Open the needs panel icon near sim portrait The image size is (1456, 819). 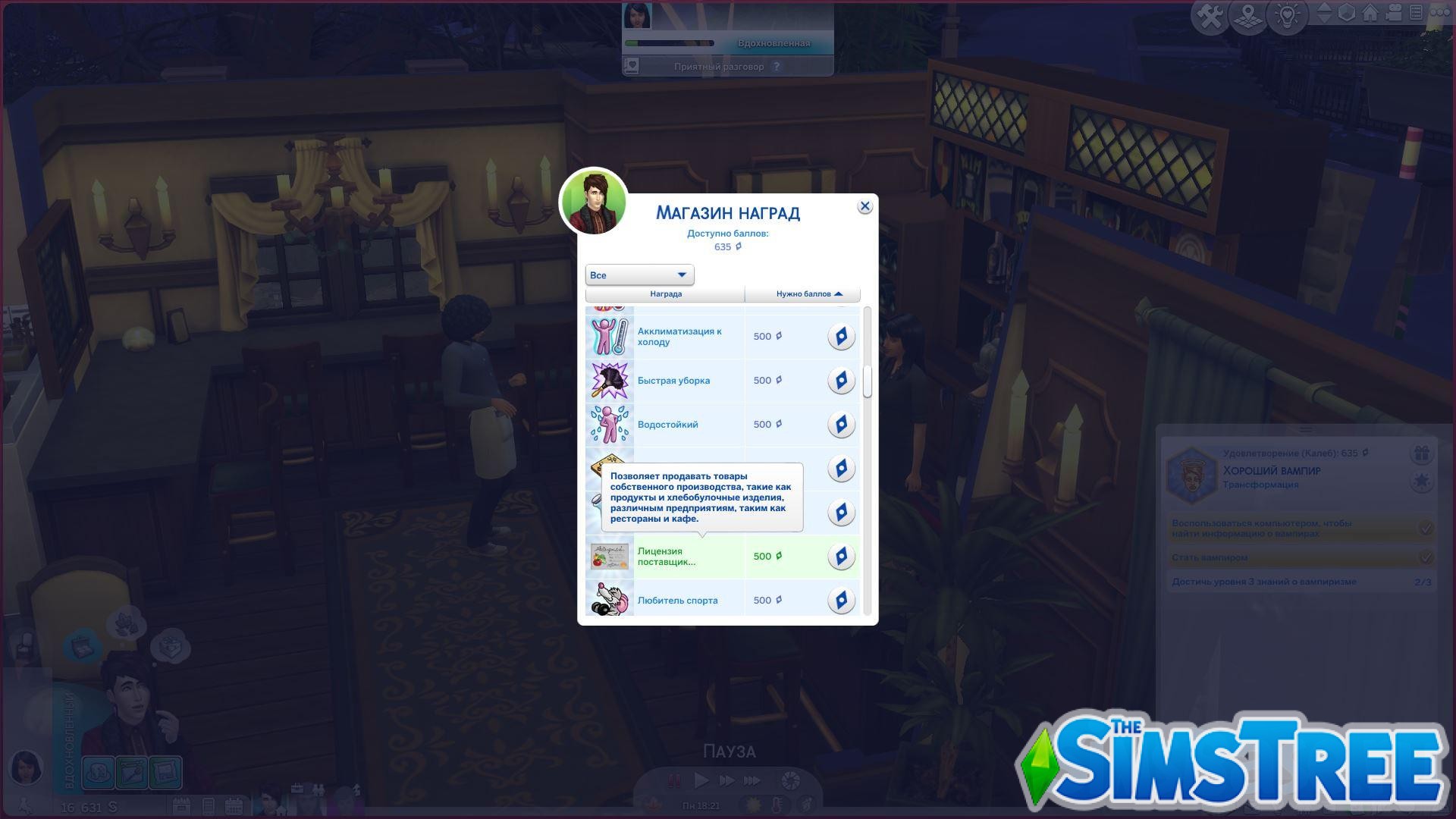[x=98, y=771]
